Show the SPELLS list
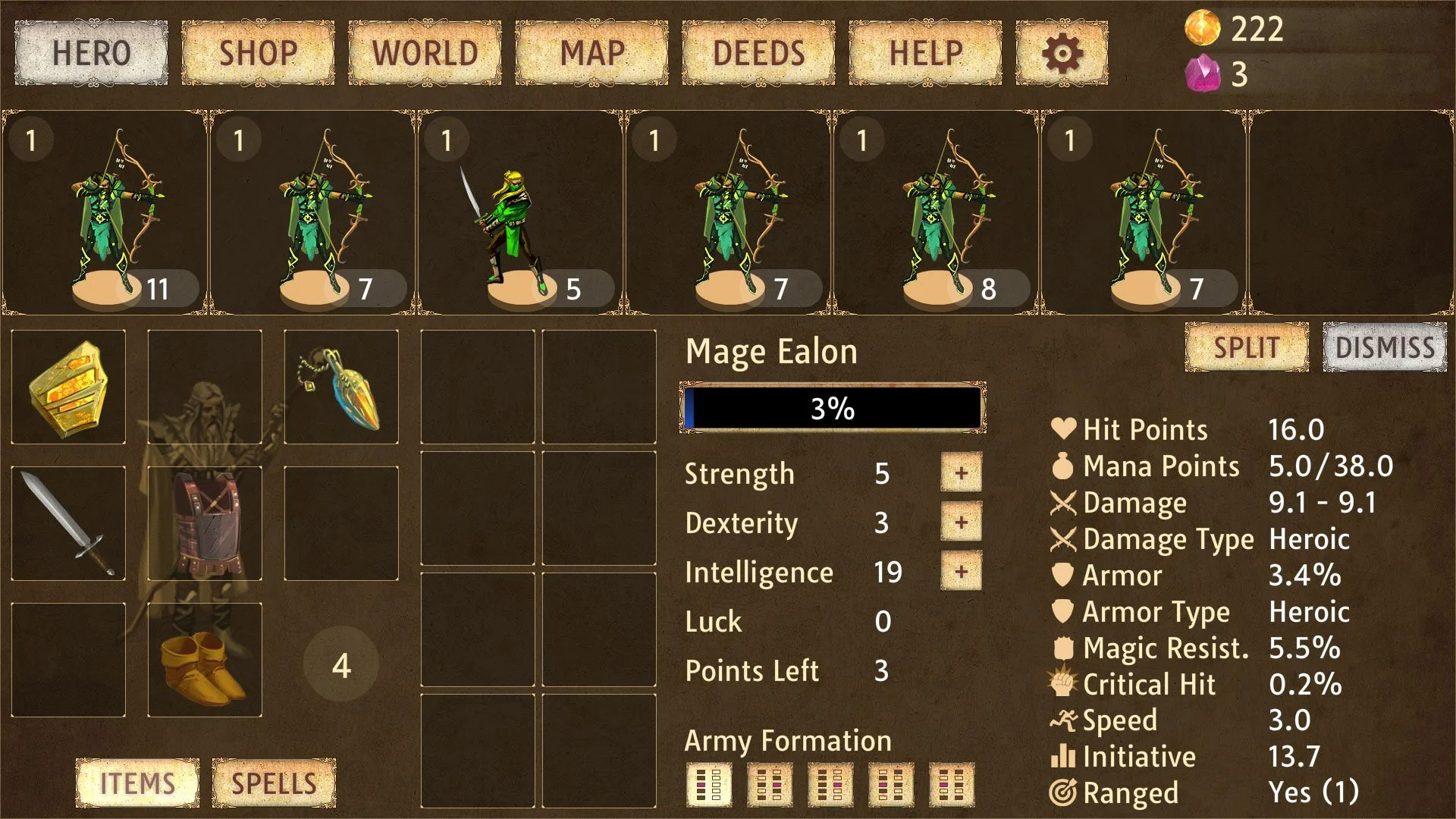Viewport: 1456px width, 819px height. pos(274,783)
